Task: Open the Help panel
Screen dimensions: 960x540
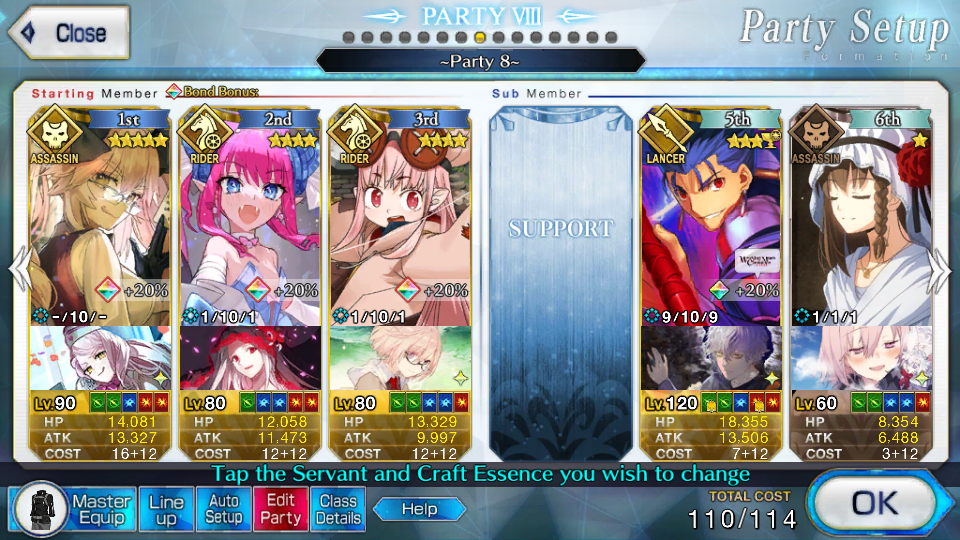Action: pyautogui.click(x=420, y=509)
